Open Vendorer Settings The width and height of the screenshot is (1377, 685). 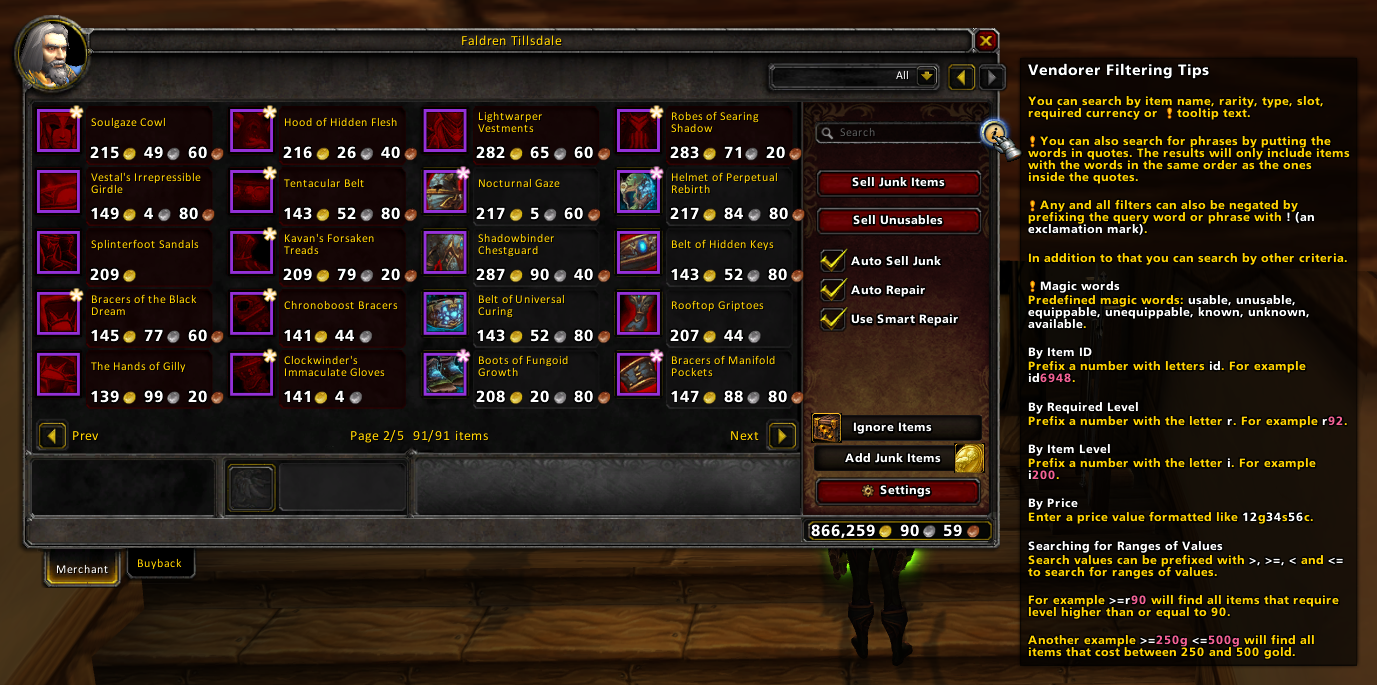pyautogui.click(x=897, y=491)
